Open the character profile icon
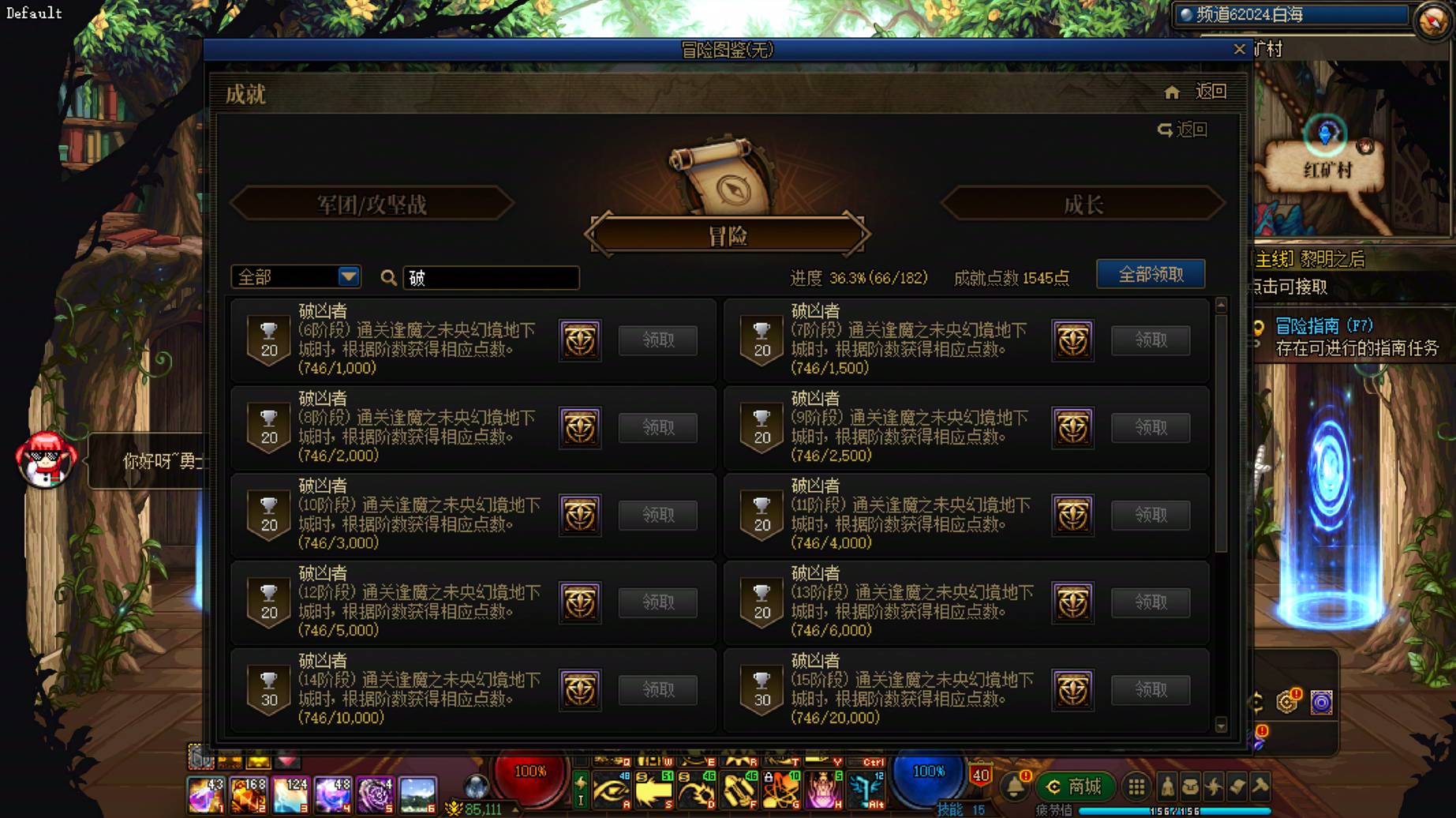Screen dimensions: 1456x818 [1167, 786]
